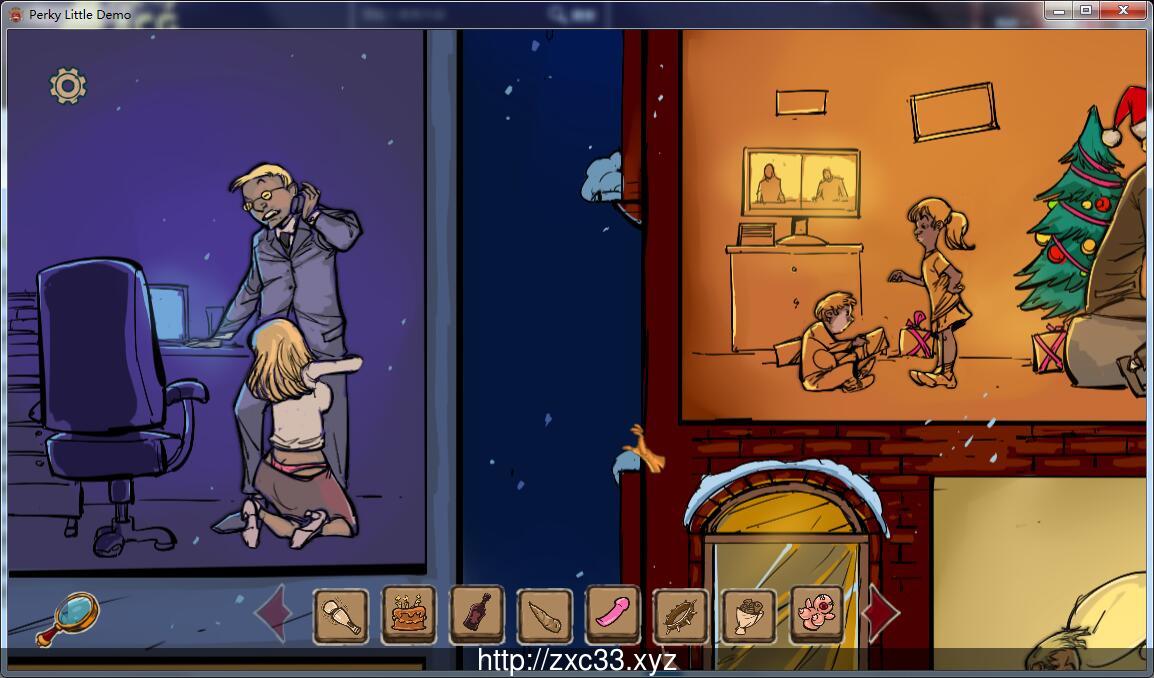Choose the dark bottle item slot

coord(477,614)
